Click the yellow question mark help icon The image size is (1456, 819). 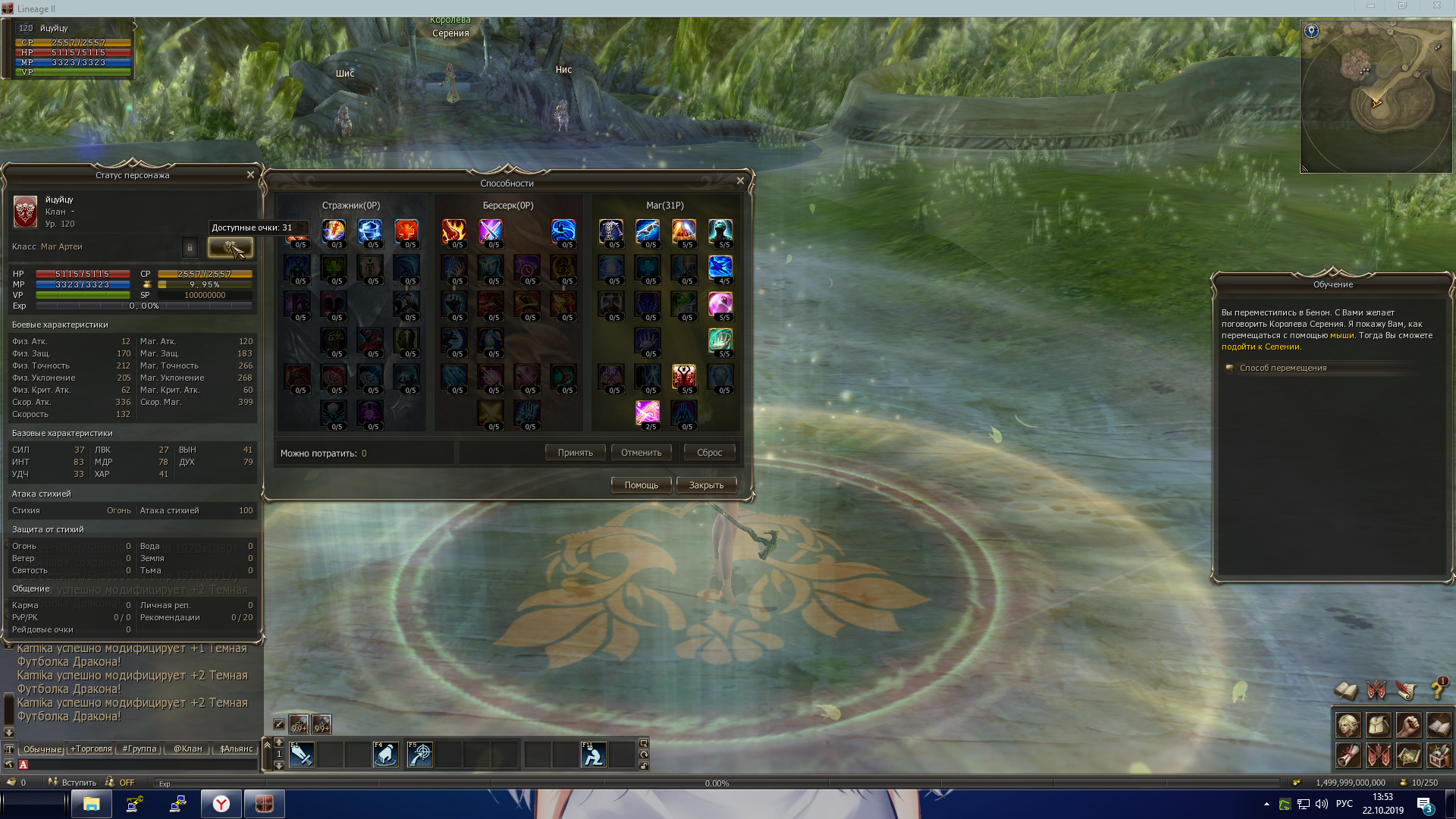(1437, 689)
